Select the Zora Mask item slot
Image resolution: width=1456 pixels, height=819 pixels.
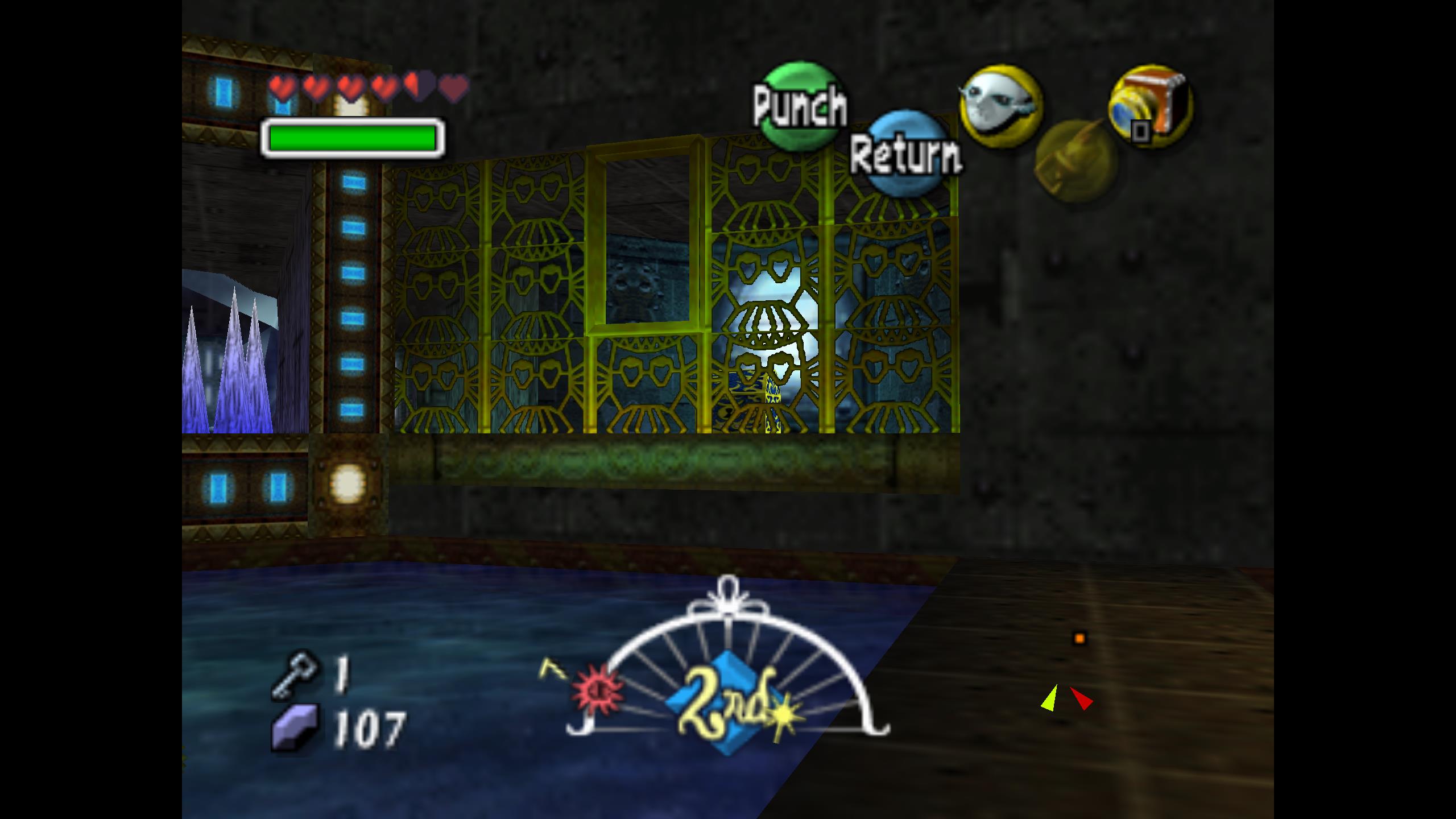[1000, 106]
